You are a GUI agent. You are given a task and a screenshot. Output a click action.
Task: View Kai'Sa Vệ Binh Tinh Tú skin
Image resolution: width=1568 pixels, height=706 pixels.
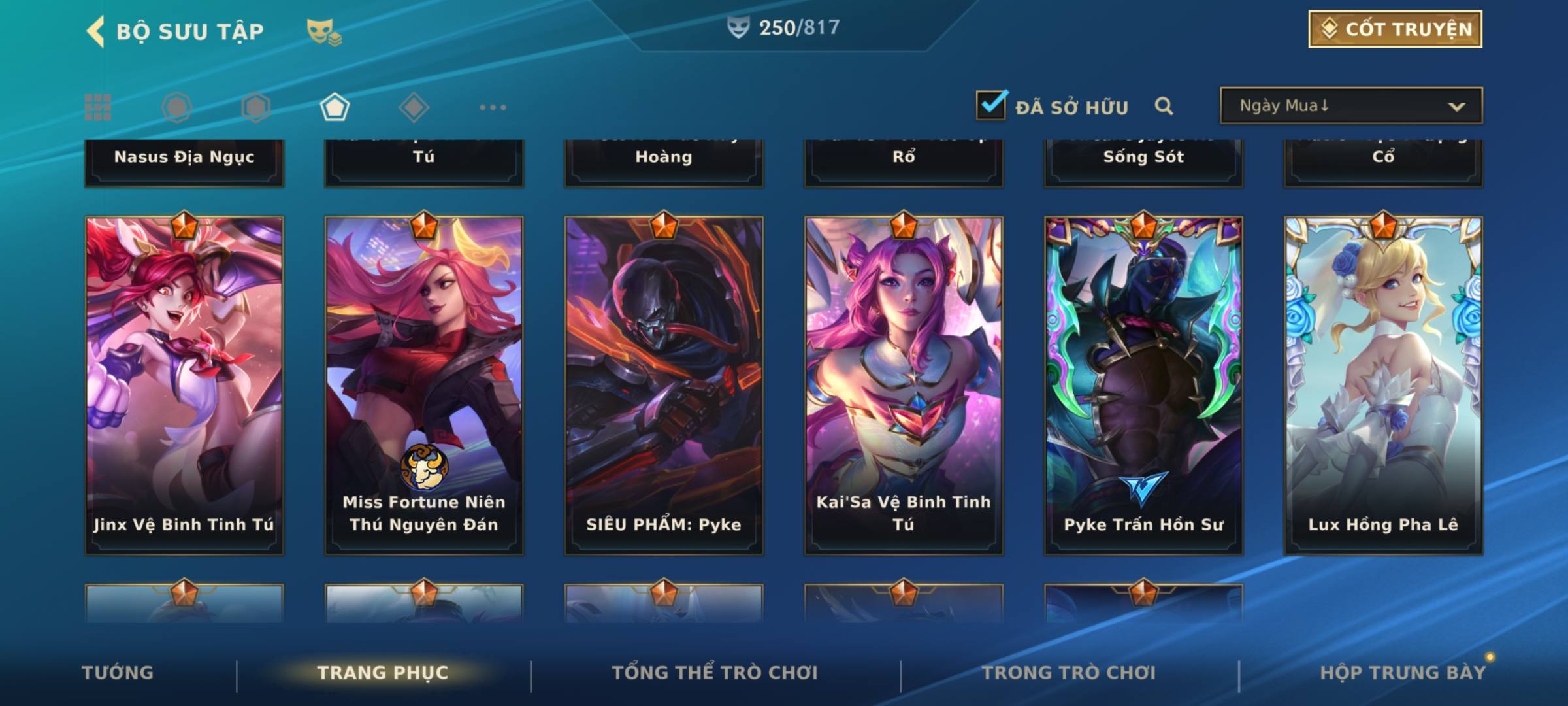904,386
